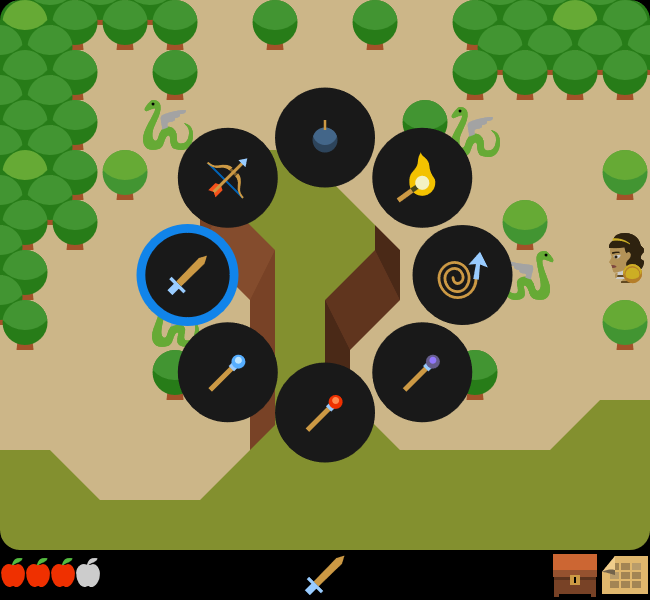
Task: Select the bomb from the weapon wheel
Action: tap(325, 137)
